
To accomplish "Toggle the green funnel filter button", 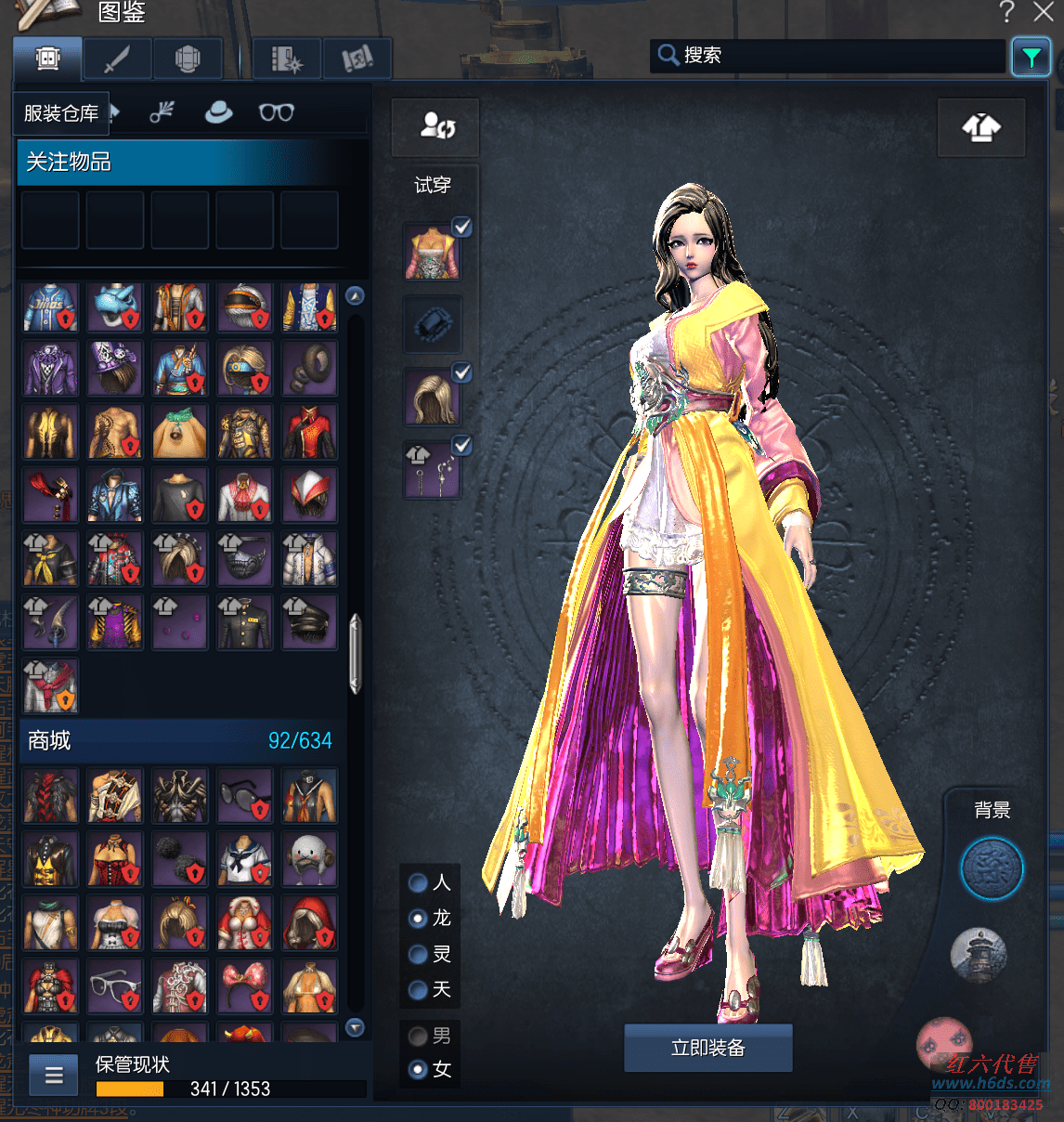I will pos(1031,57).
